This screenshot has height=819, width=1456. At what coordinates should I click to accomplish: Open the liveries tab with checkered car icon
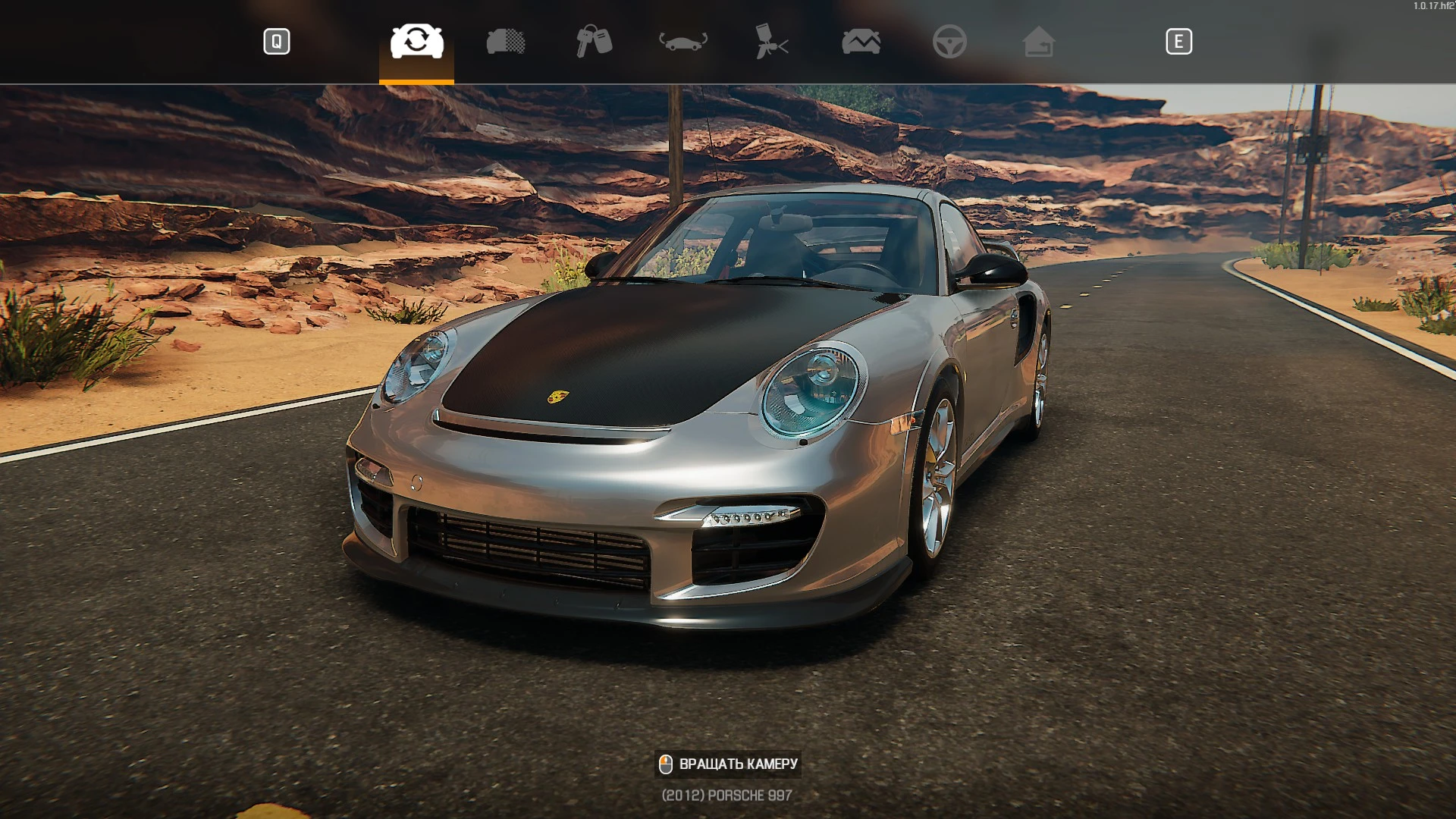(505, 42)
